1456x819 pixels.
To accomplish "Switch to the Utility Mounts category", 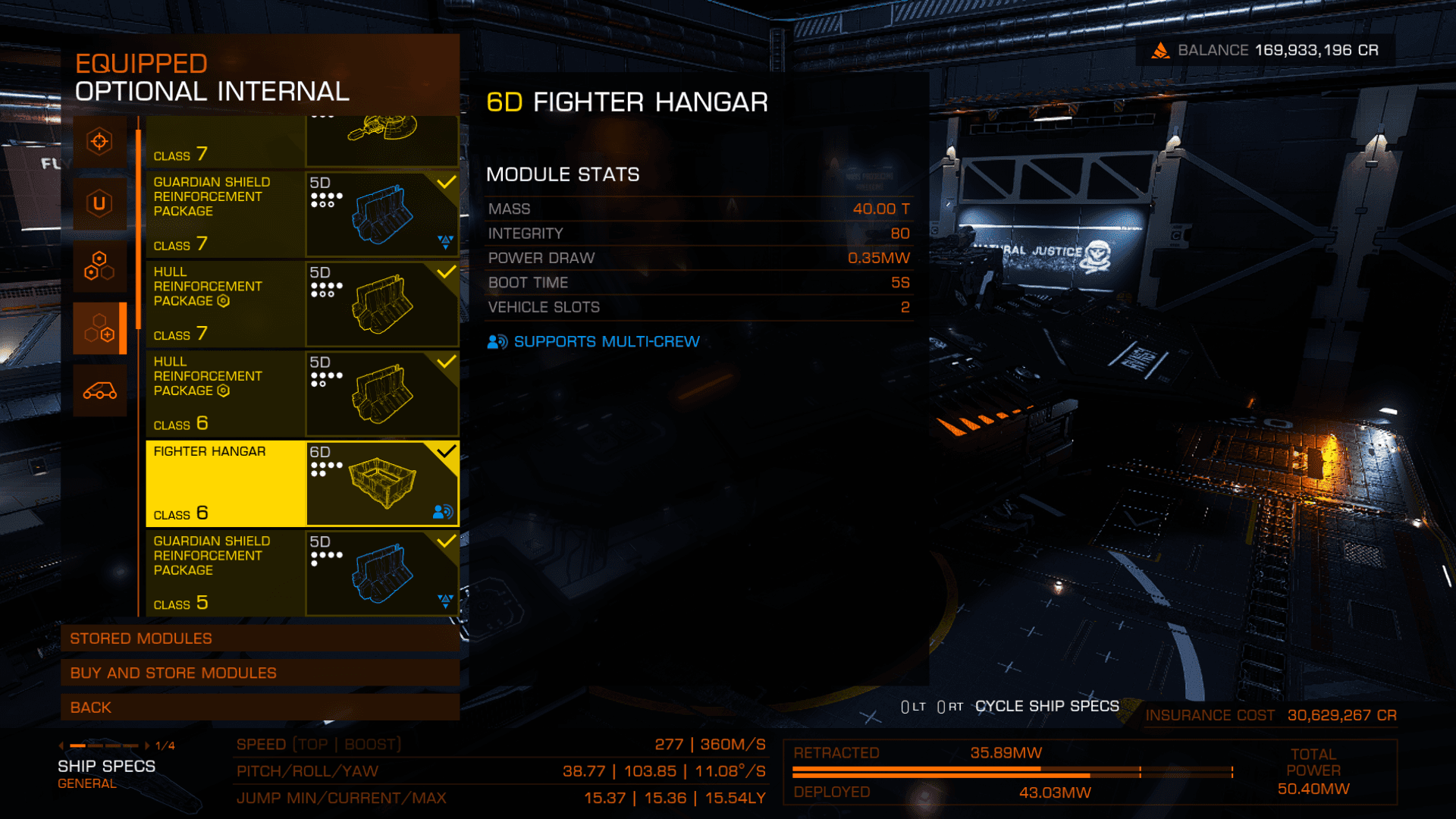I will [99, 204].
